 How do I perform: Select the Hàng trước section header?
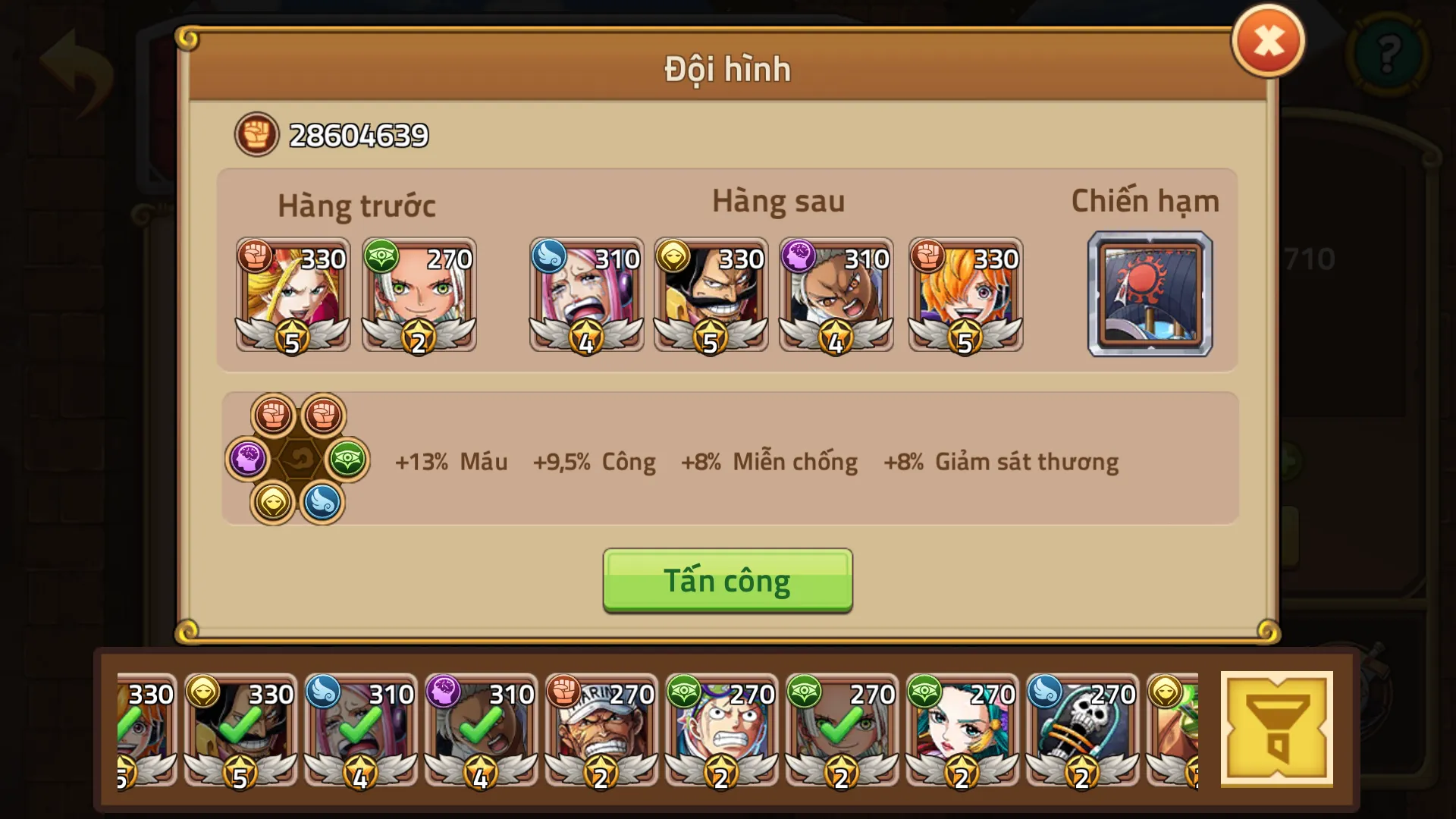pyautogui.click(x=357, y=203)
